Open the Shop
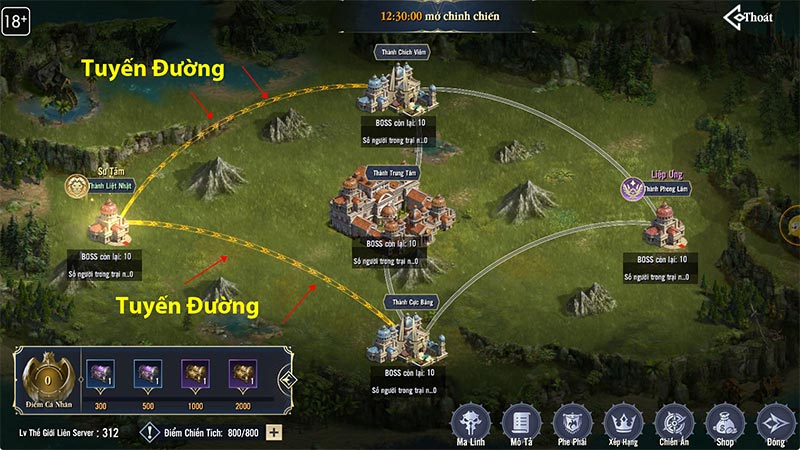This screenshot has height=450, width=800. tap(723, 420)
